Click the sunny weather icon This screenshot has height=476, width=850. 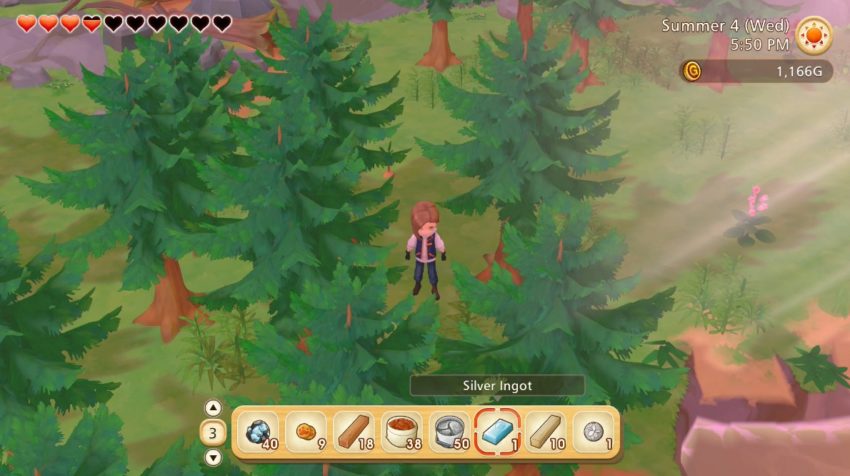pyautogui.click(x=813, y=36)
